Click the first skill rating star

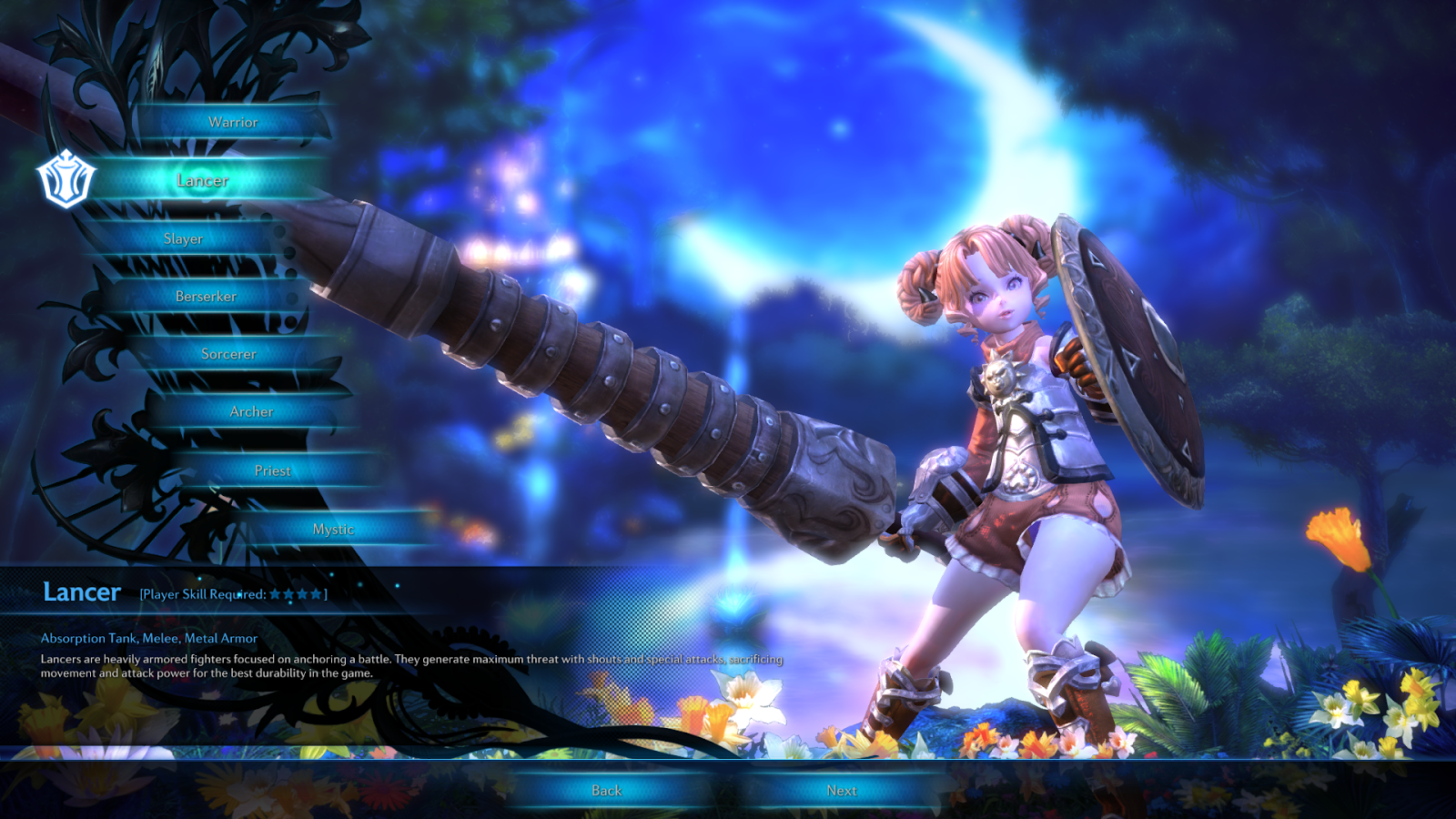click(x=275, y=591)
